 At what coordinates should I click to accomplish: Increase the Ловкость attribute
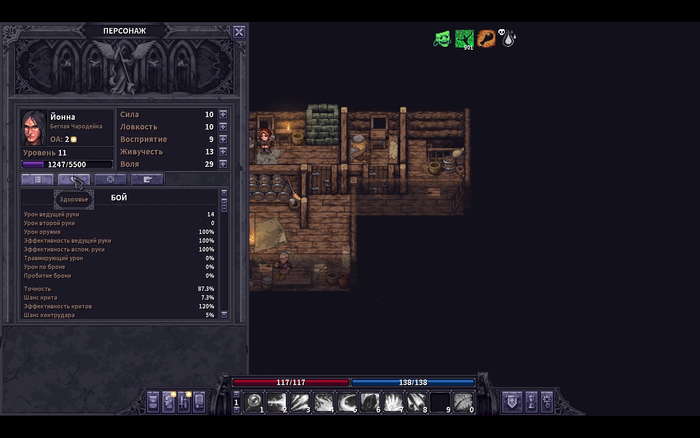(223, 127)
